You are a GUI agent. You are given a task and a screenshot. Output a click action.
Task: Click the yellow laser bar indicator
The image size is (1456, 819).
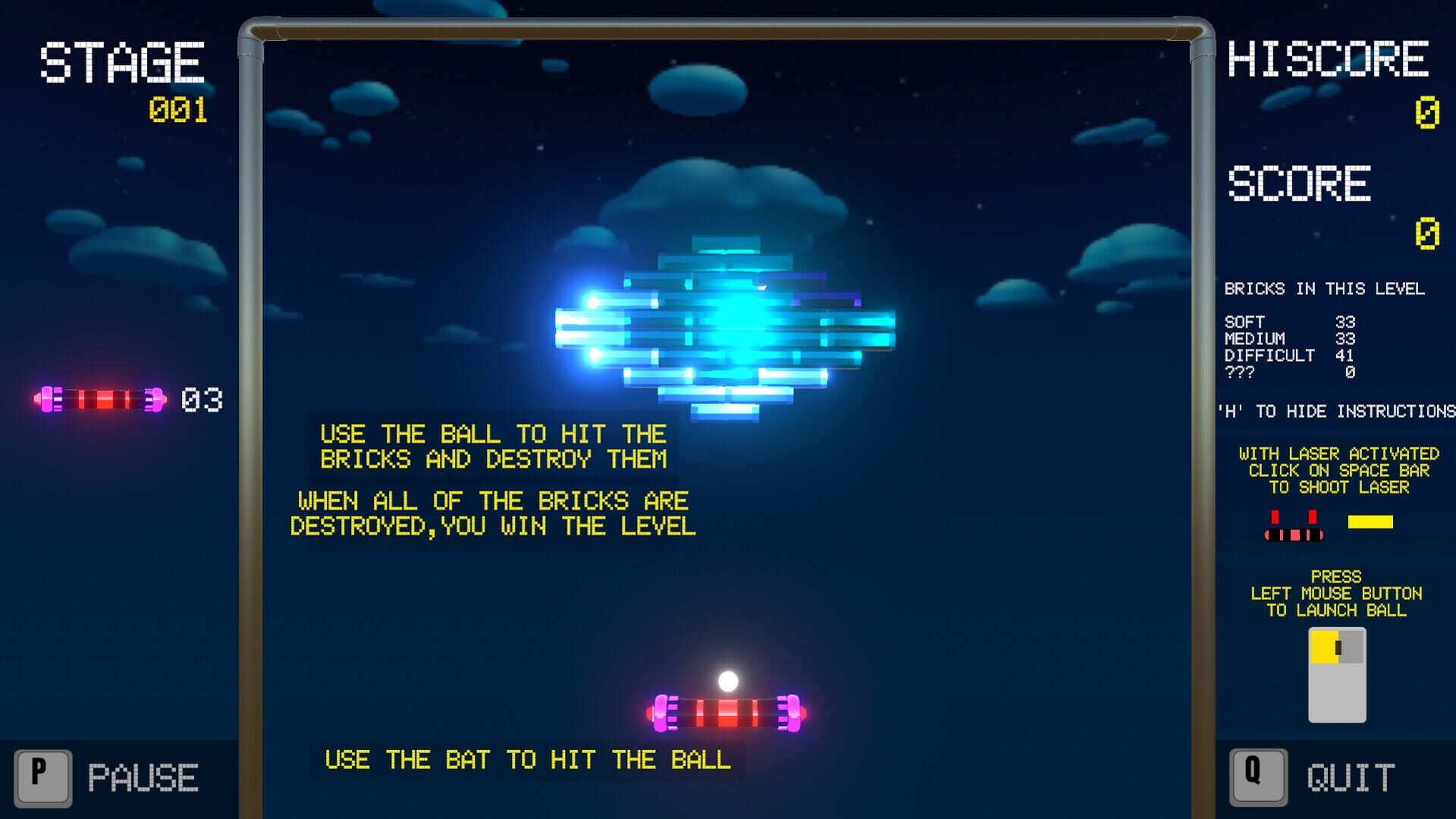(x=1371, y=521)
